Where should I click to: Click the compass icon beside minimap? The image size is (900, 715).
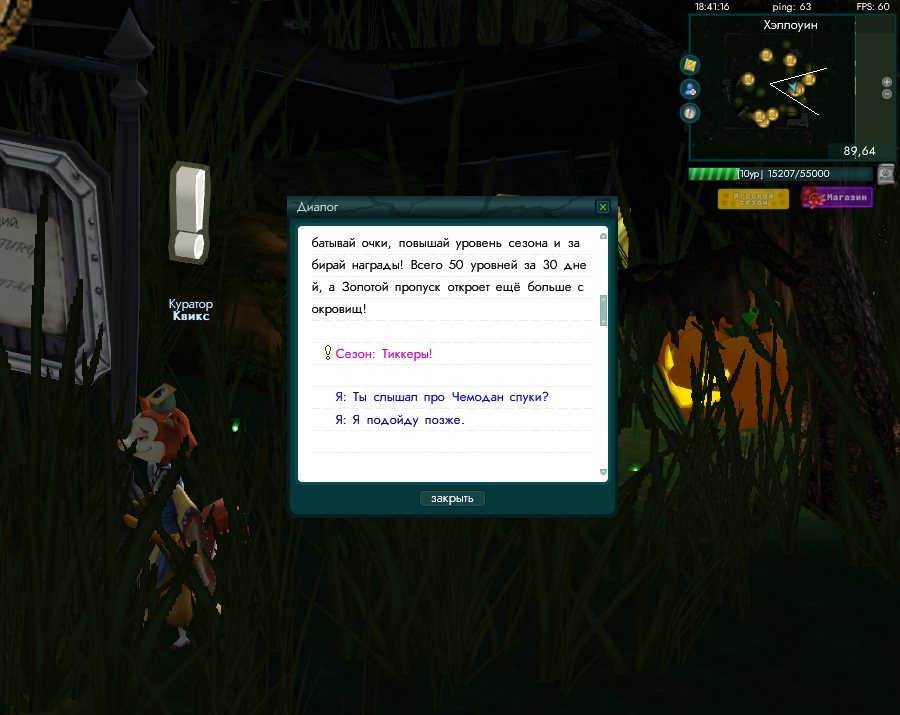coord(690,112)
